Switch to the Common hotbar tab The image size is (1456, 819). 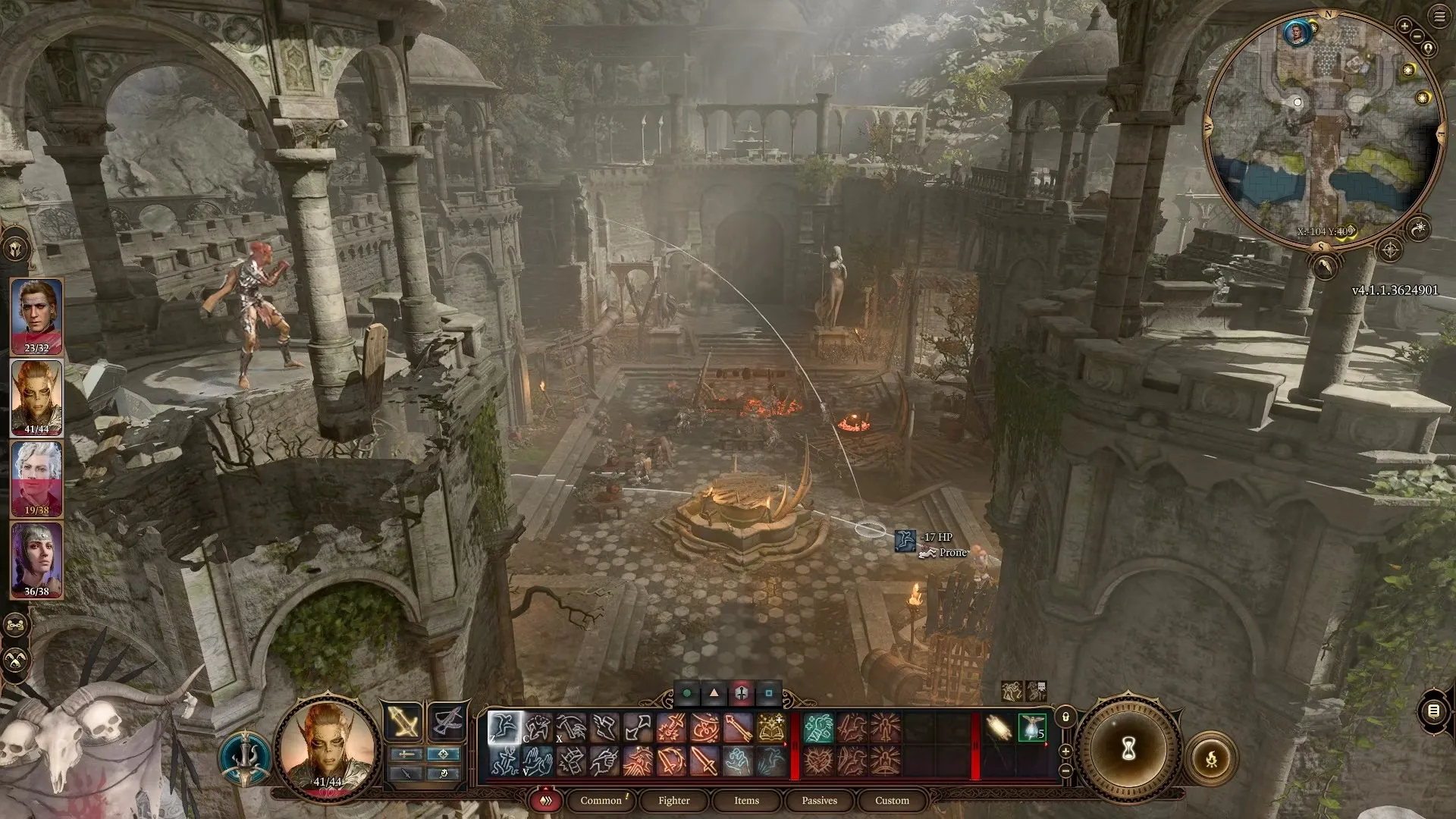click(601, 800)
